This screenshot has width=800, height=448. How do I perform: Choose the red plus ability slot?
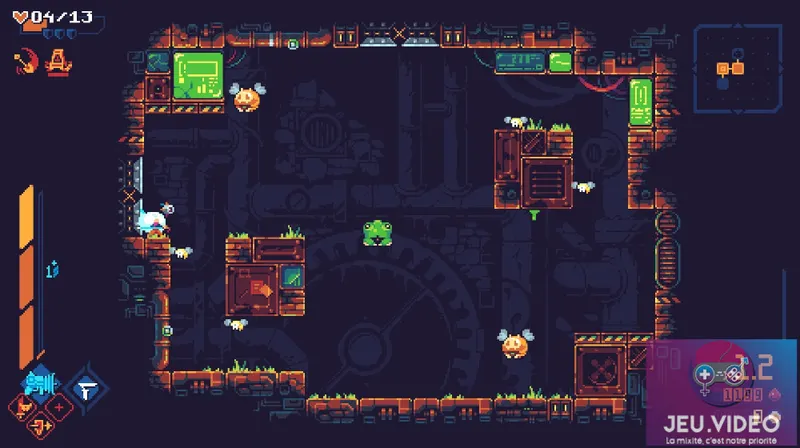pyautogui.click(x=58, y=407)
